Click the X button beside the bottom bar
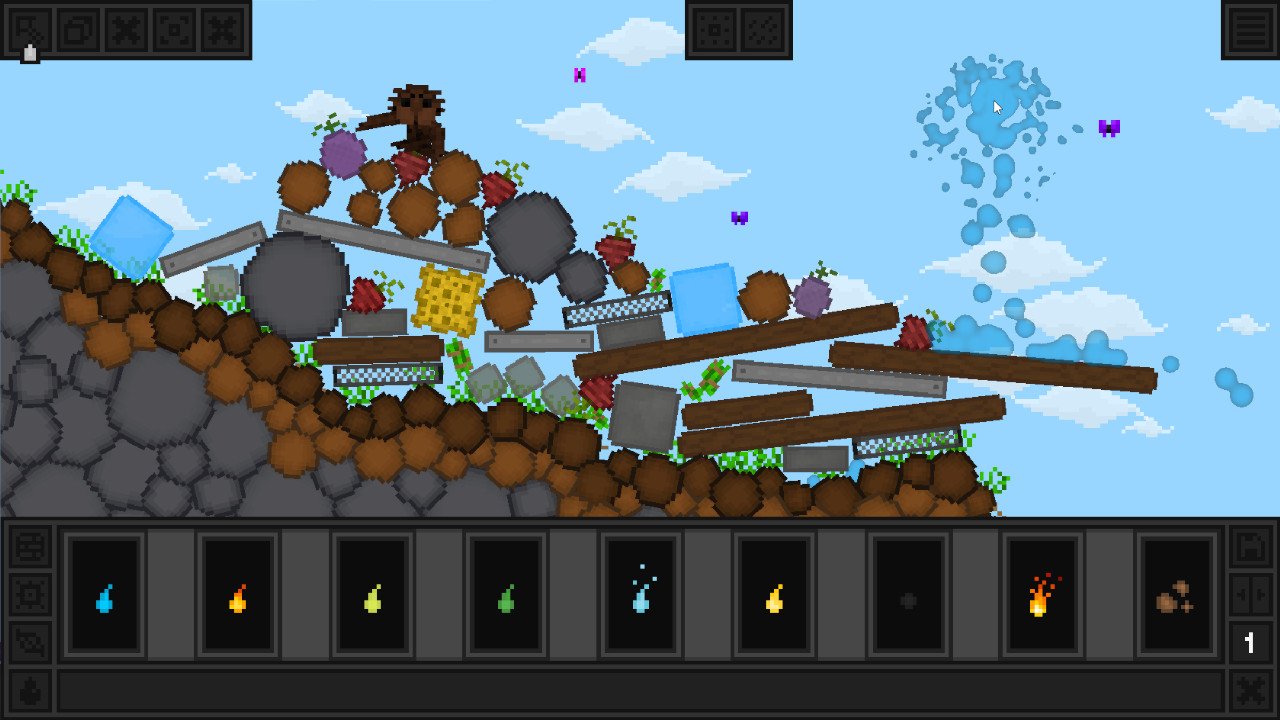Viewport: 1280px width, 720px height. [x=1249, y=691]
